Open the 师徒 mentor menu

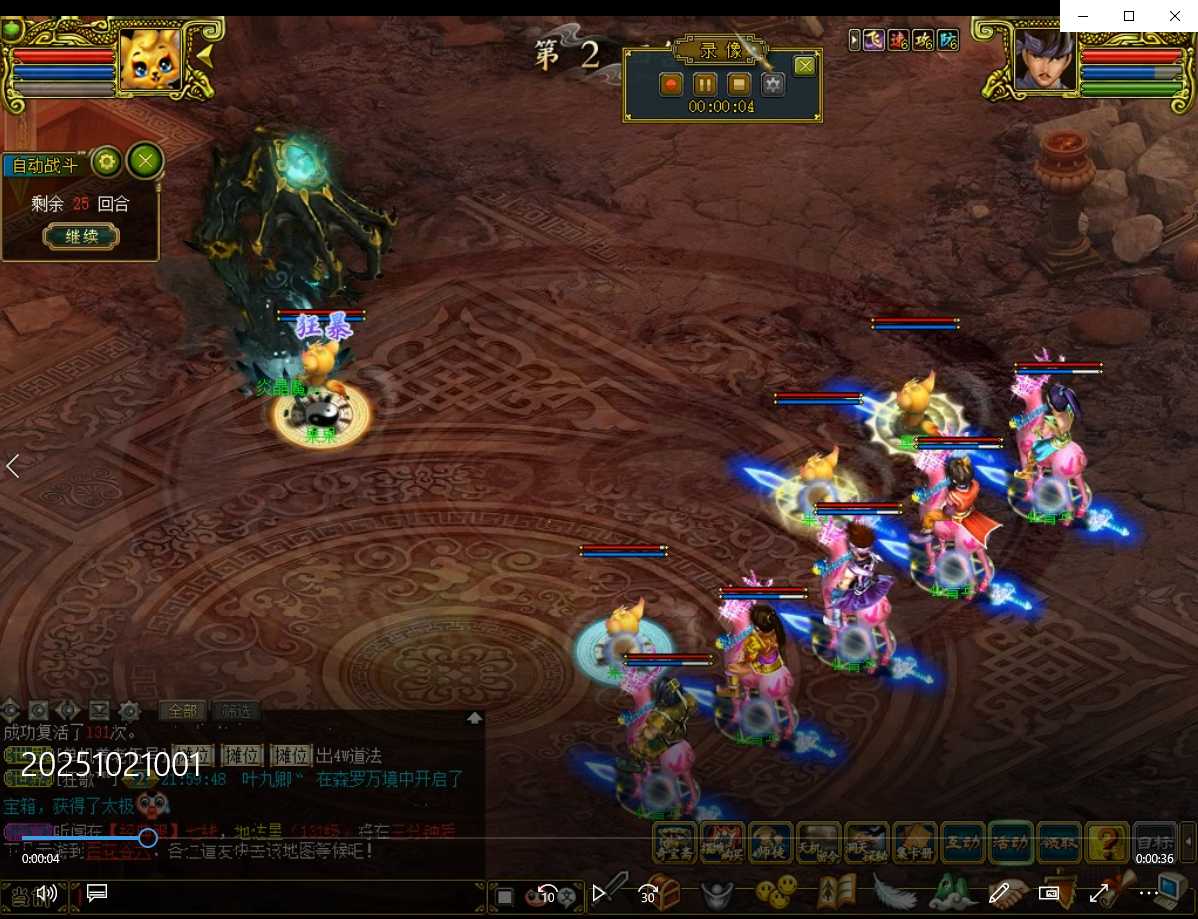pyautogui.click(x=770, y=842)
